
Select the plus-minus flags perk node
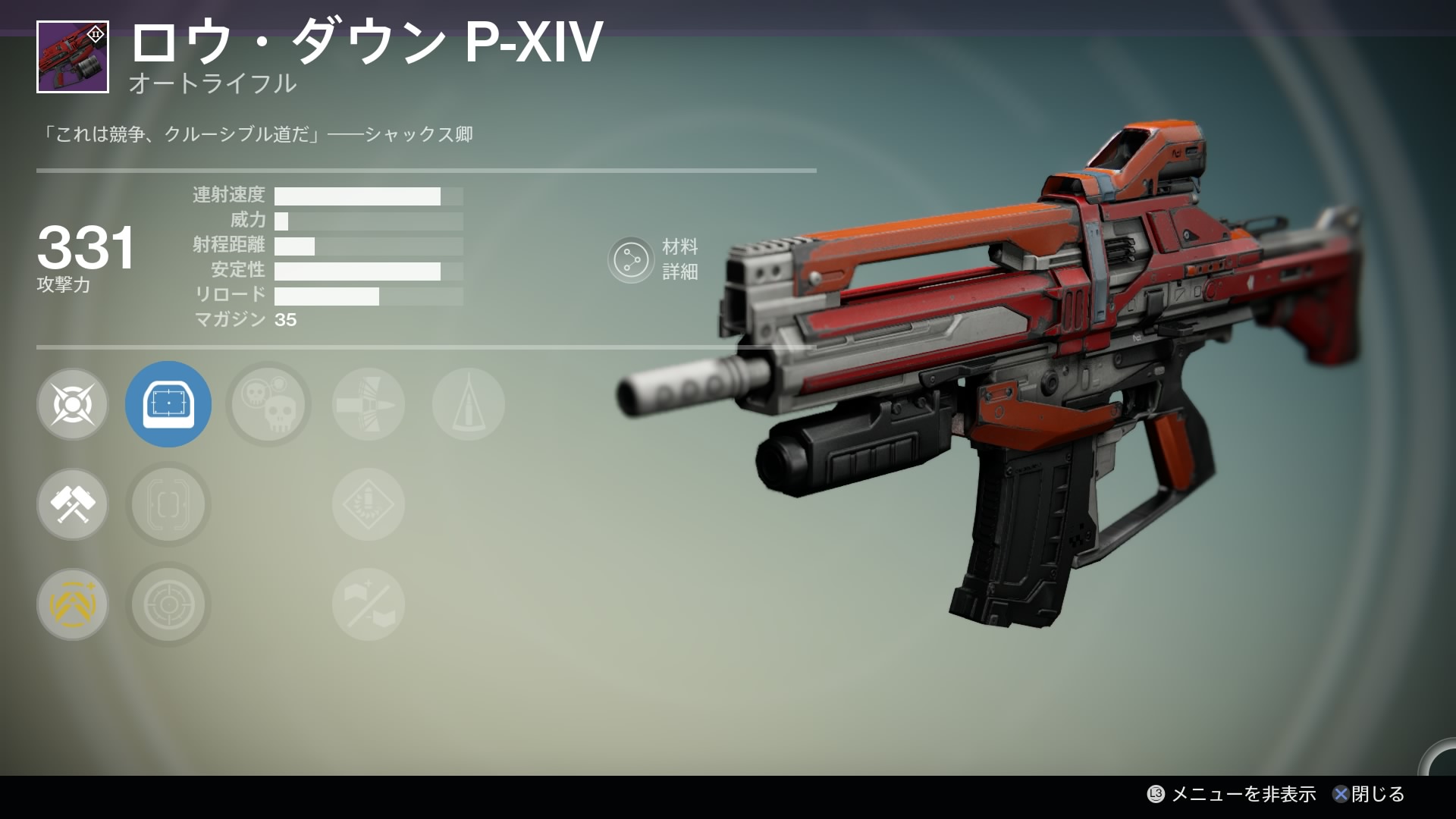tap(369, 604)
